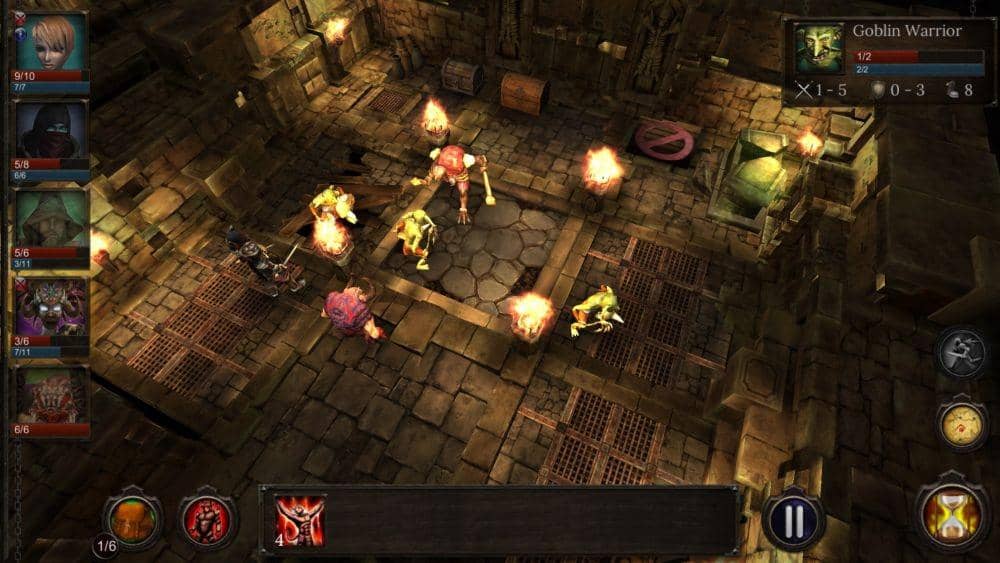Image resolution: width=1000 pixels, height=563 pixels.
Task: Activate the round red warrior figure button
Action: point(207,519)
